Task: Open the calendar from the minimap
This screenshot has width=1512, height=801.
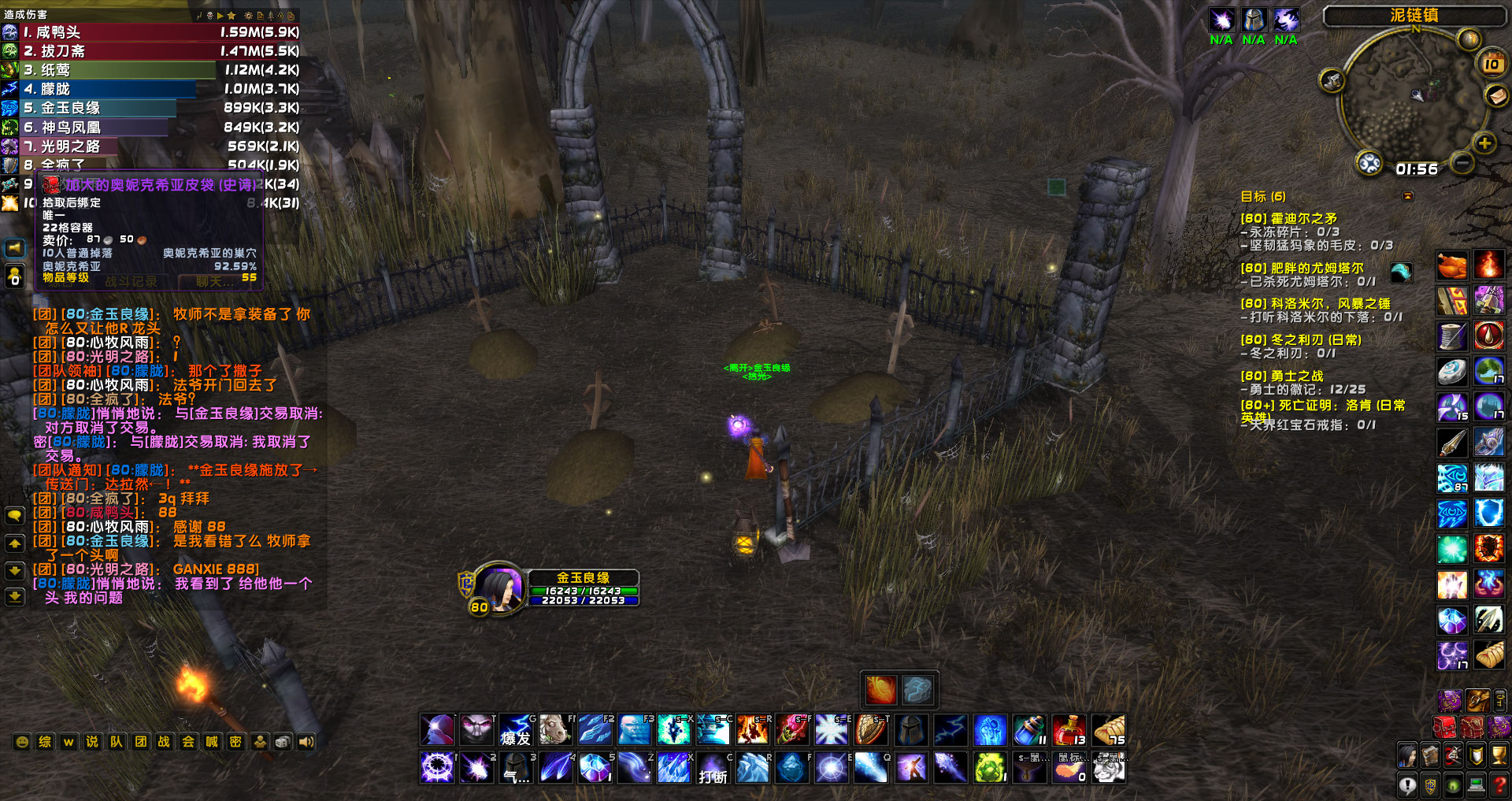Action: click(x=1491, y=64)
